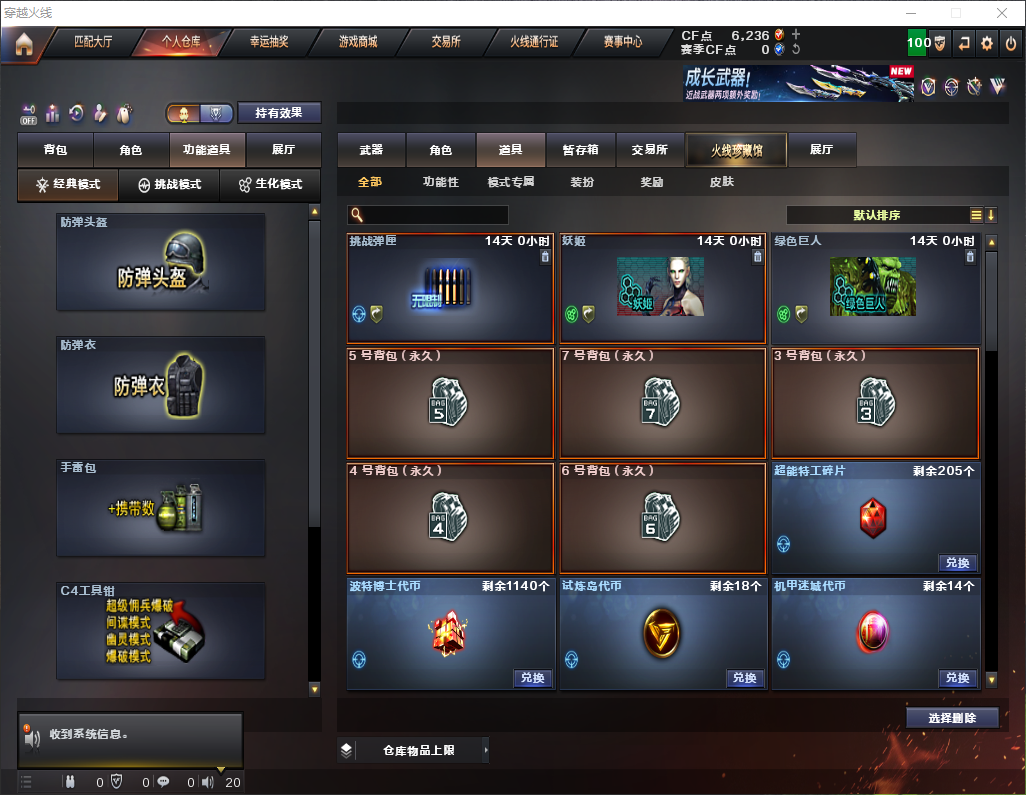Select the 防弹衣 body armor slot
This screenshot has height=795, width=1026.
(x=161, y=385)
